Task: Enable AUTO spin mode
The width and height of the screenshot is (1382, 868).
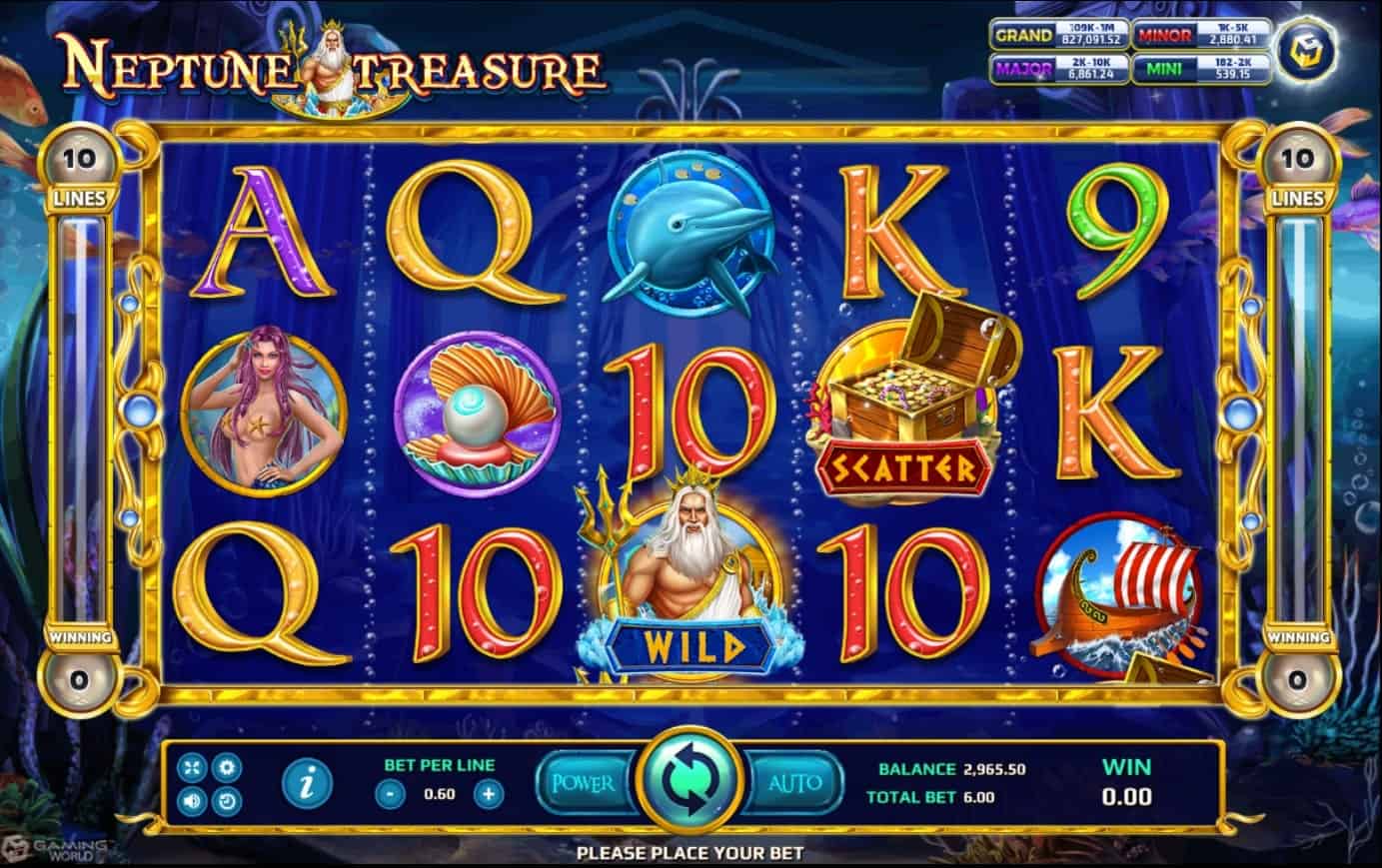Action: click(x=793, y=784)
